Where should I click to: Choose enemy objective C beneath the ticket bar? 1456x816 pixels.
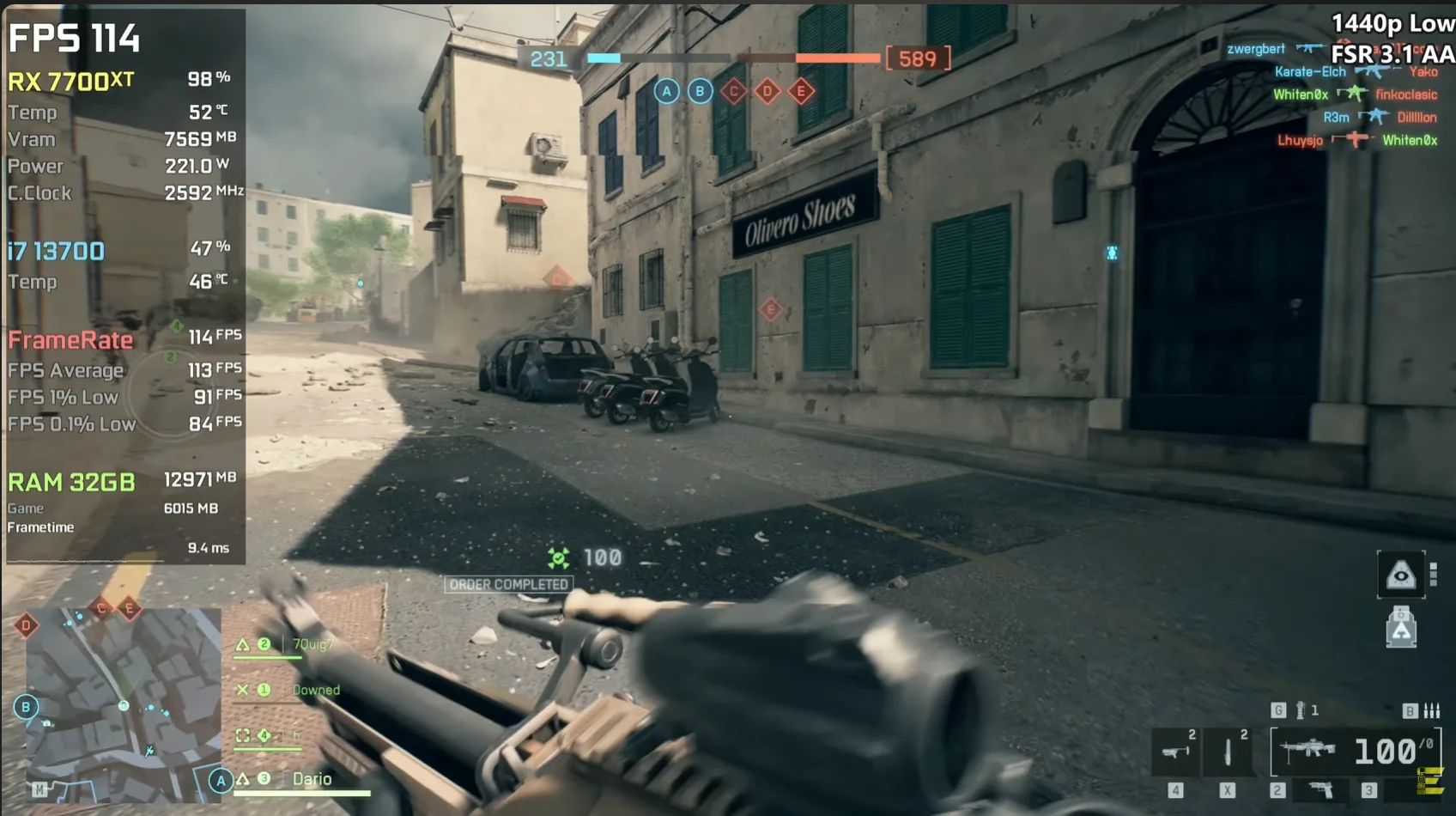tap(733, 91)
